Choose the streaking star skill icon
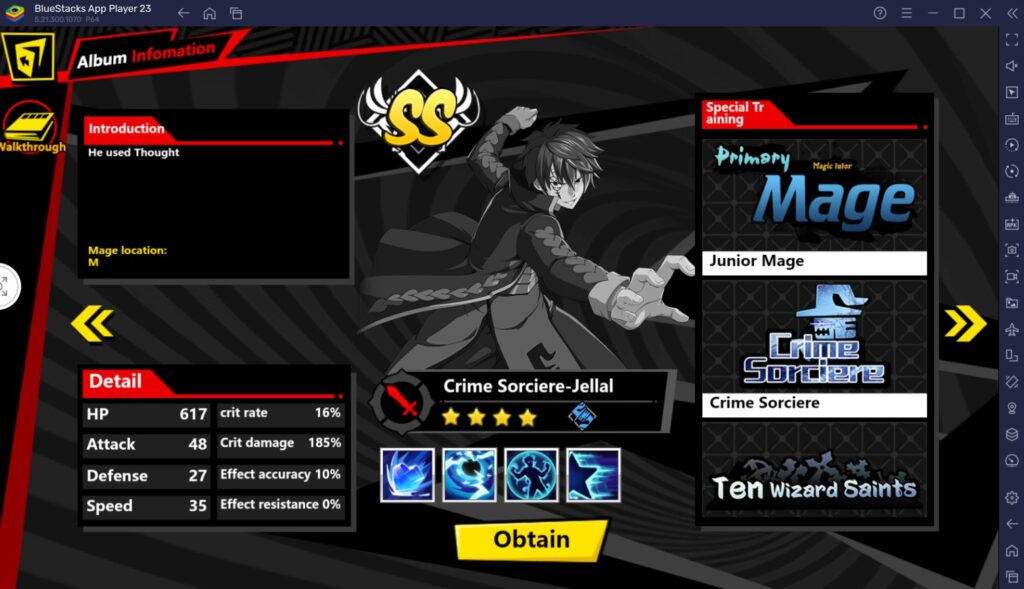Viewport: 1024px width, 589px height. pos(593,475)
